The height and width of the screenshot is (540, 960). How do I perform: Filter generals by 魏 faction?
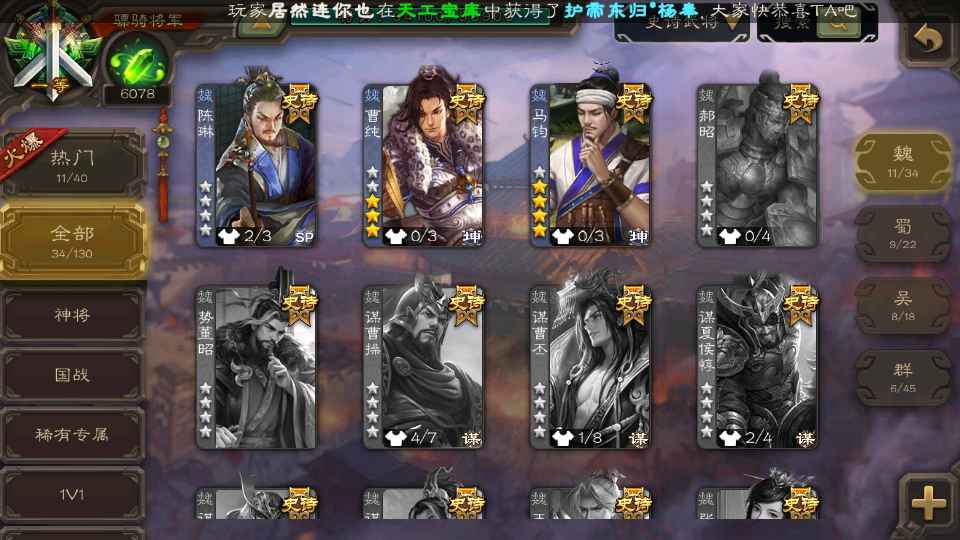pos(903,161)
